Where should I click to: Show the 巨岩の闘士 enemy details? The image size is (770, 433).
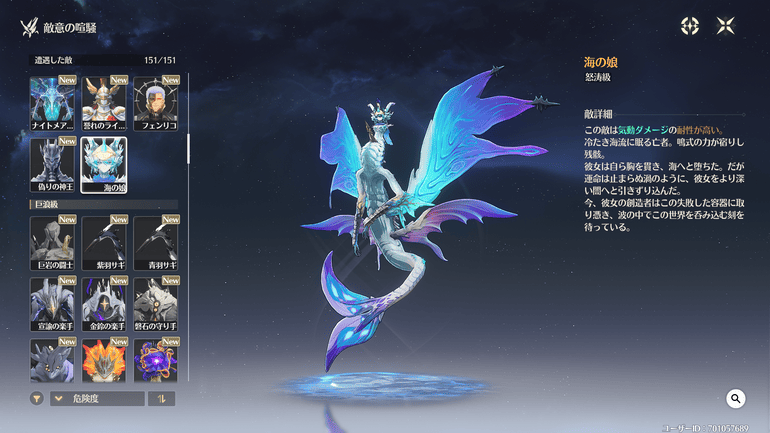coord(54,243)
